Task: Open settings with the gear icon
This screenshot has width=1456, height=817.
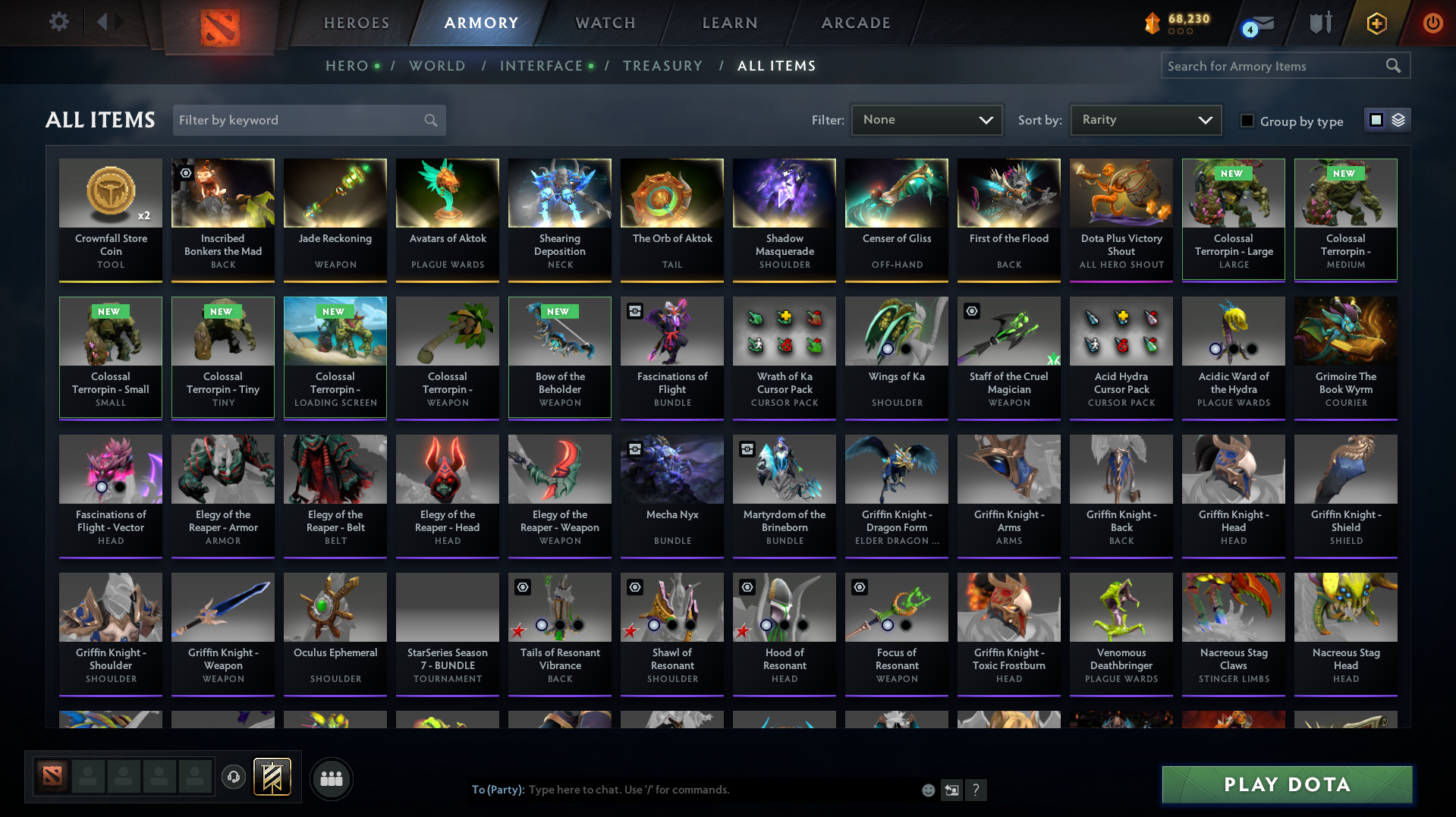Action: point(58,22)
